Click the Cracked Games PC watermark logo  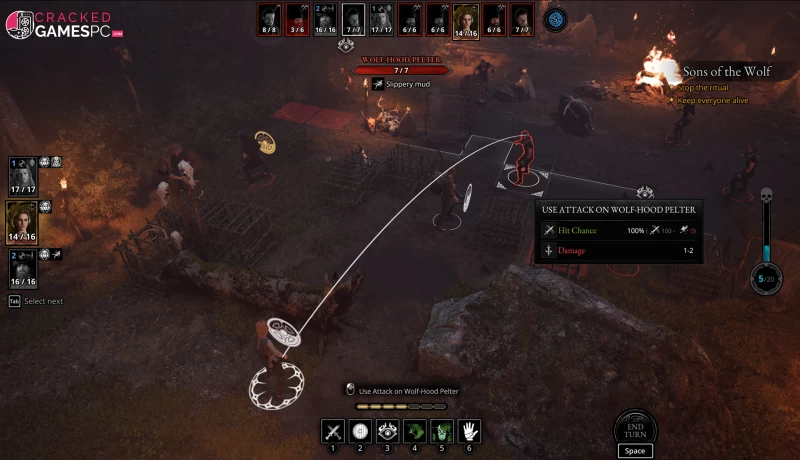pos(64,25)
